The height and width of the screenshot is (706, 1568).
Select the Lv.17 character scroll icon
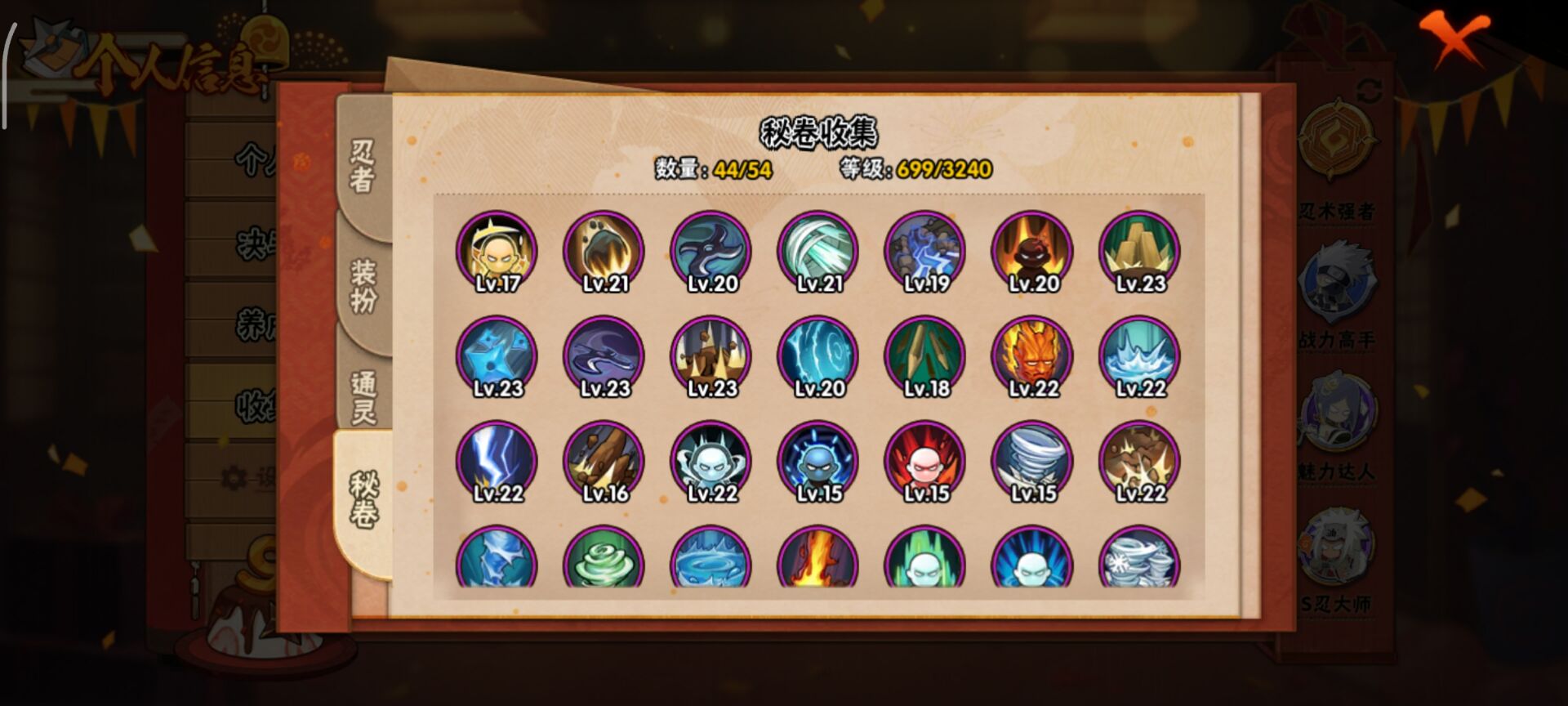[498, 249]
